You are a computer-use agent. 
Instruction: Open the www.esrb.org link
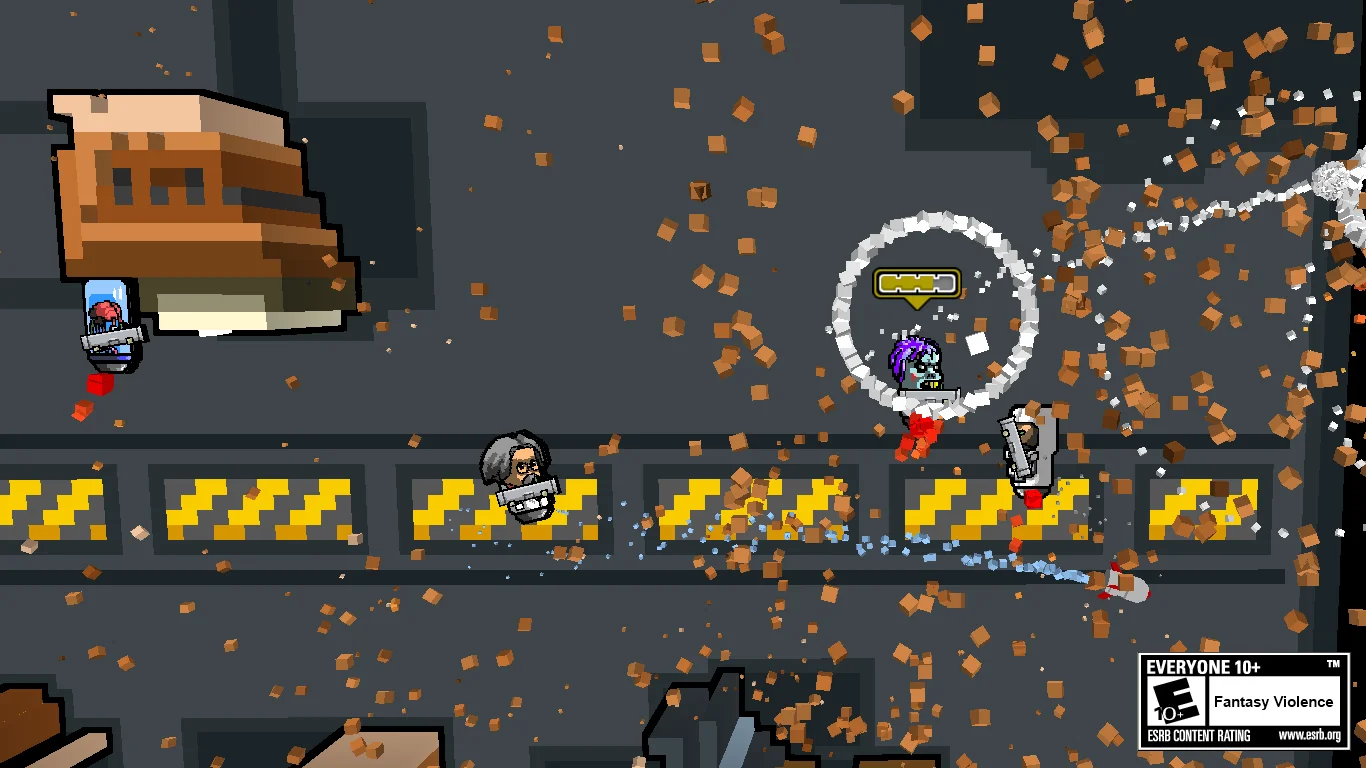click(x=1312, y=734)
